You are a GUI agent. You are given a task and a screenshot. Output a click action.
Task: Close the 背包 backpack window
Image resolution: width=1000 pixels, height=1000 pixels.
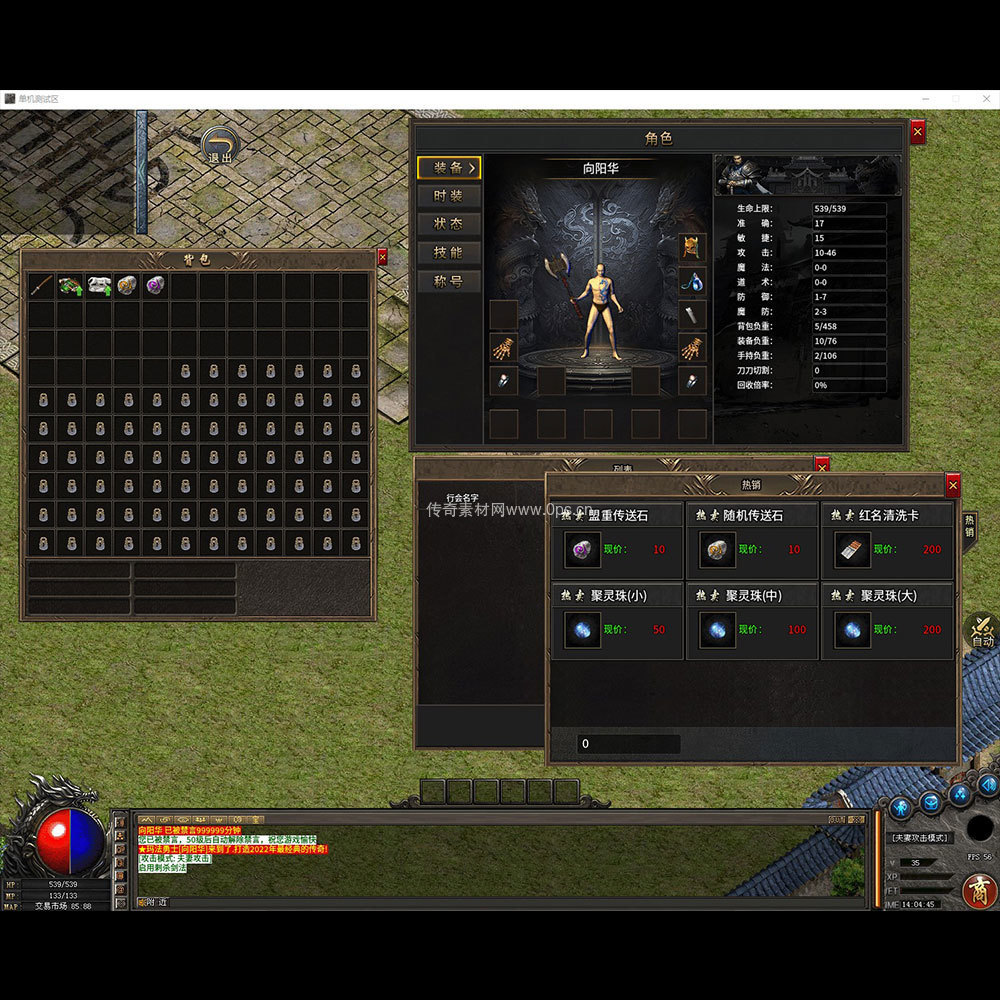tap(382, 258)
